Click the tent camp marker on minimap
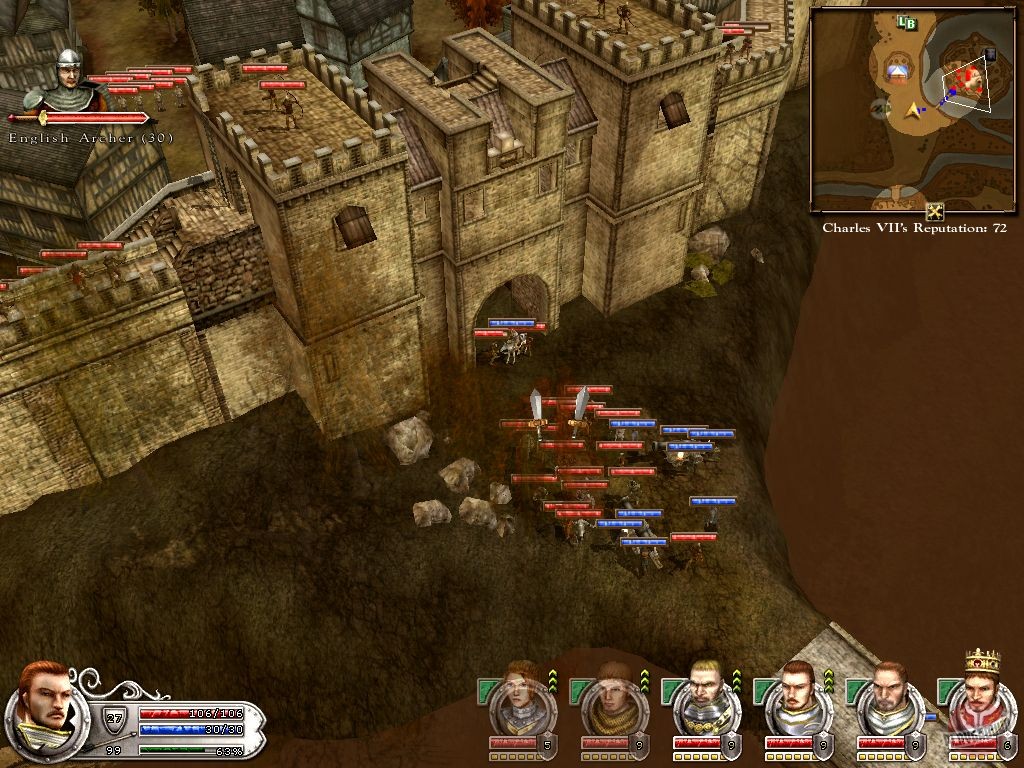Viewport: 1024px width, 768px height. [x=898, y=72]
